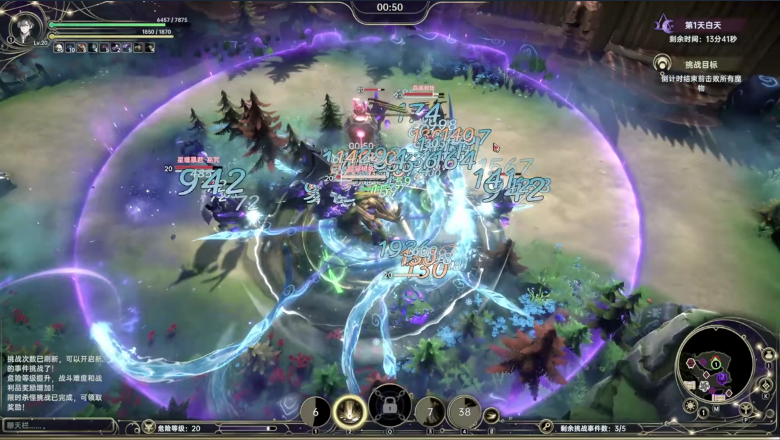Image resolution: width=780 pixels, height=440 pixels.
Task: Click the small oval item slot beside skills
Action: [492, 415]
